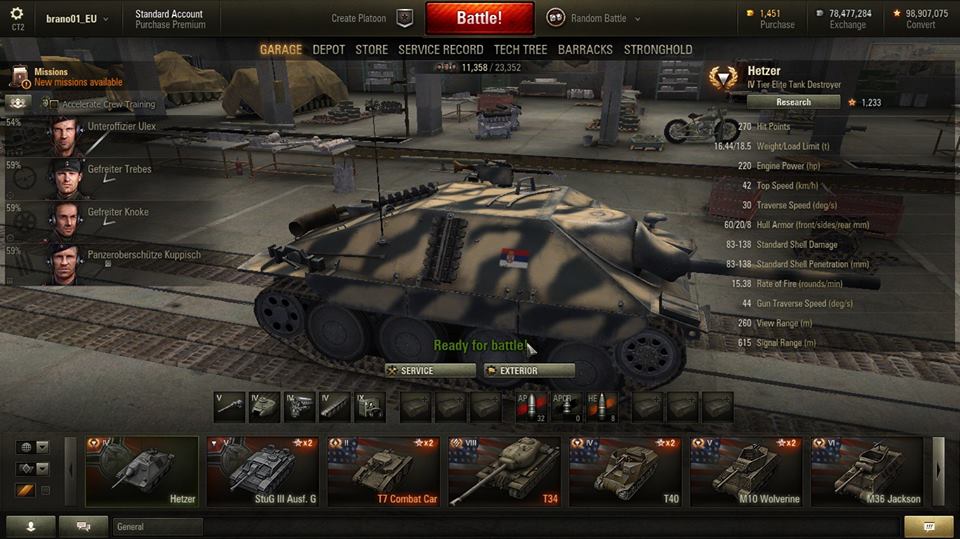Start a match with the Battle! button
This screenshot has width=960, height=539.
tap(479, 18)
